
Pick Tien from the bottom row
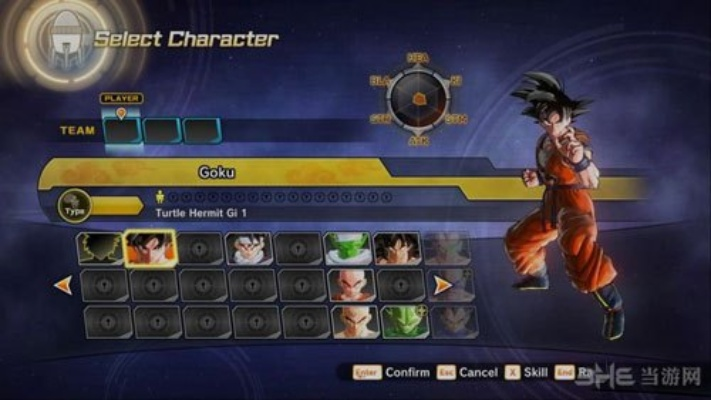tap(352, 321)
